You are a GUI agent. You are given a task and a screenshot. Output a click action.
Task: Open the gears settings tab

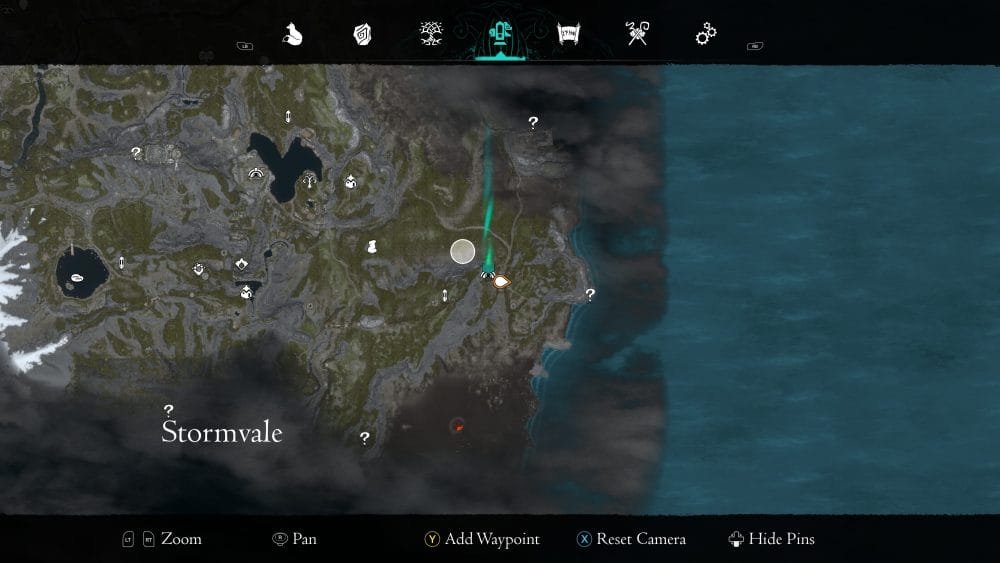pos(706,35)
